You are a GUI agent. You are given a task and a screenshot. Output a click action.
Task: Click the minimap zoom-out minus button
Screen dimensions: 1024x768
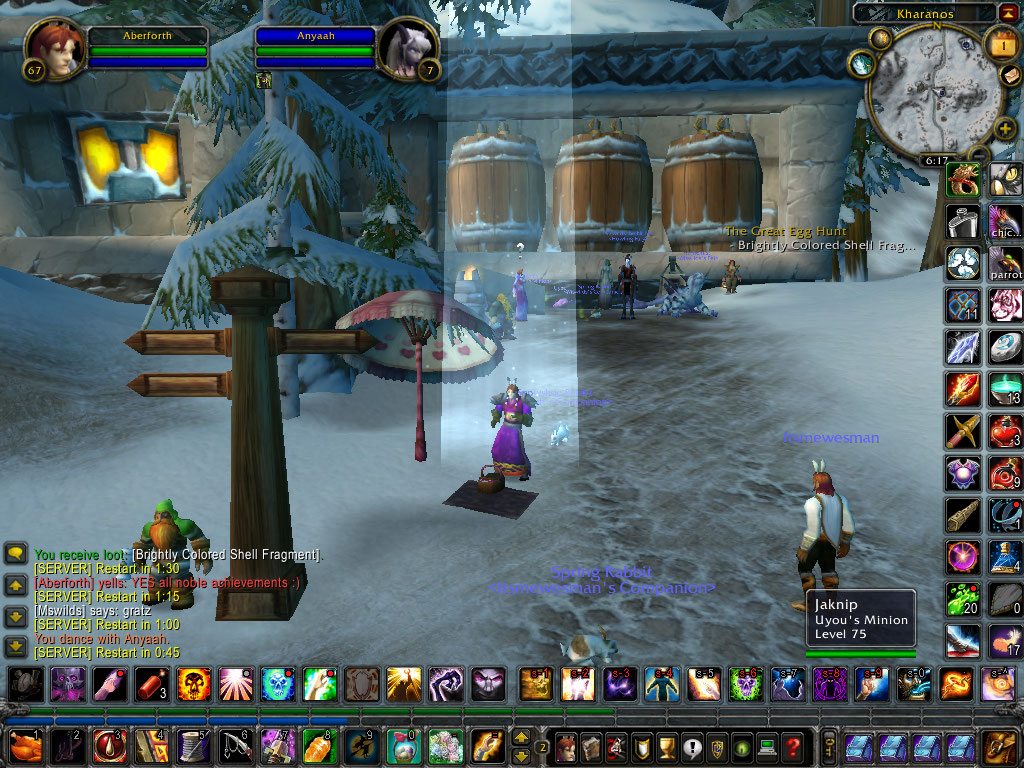click(979, 155)
